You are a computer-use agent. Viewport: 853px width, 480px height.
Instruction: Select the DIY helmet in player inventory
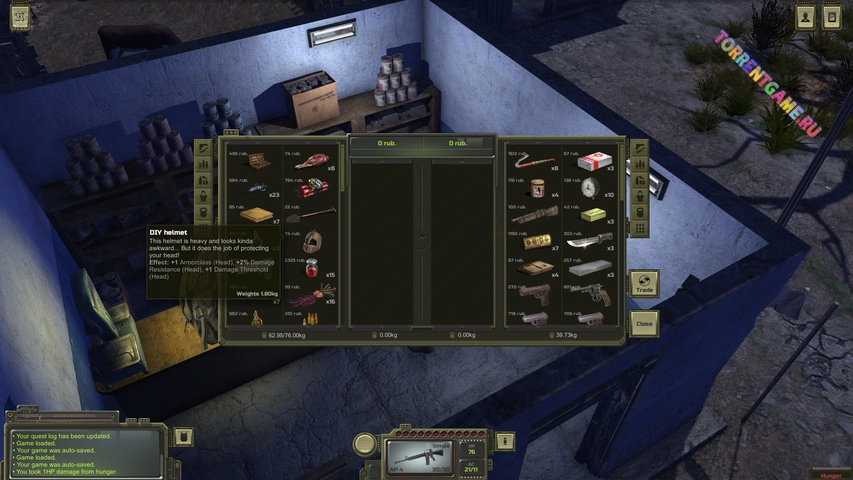coord(313,242)
